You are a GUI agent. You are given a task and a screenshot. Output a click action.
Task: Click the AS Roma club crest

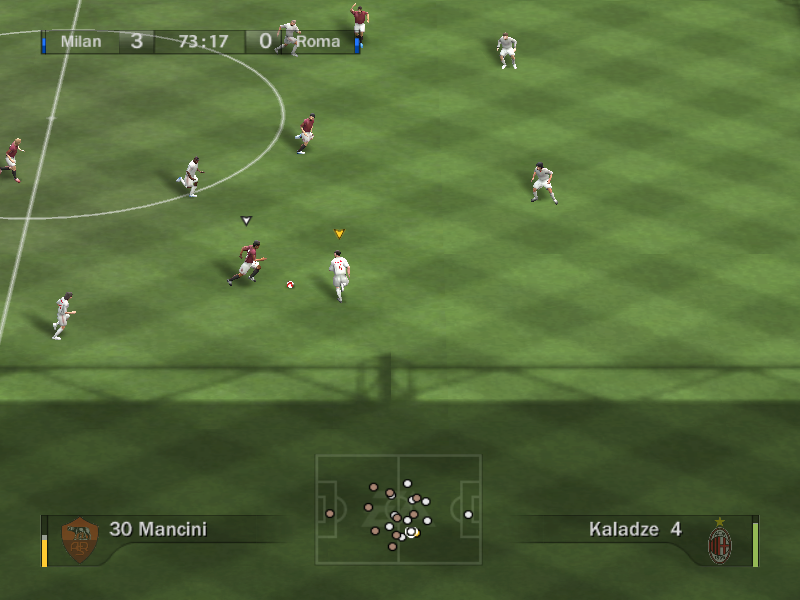pyautogui.click(x=79, y=540)
